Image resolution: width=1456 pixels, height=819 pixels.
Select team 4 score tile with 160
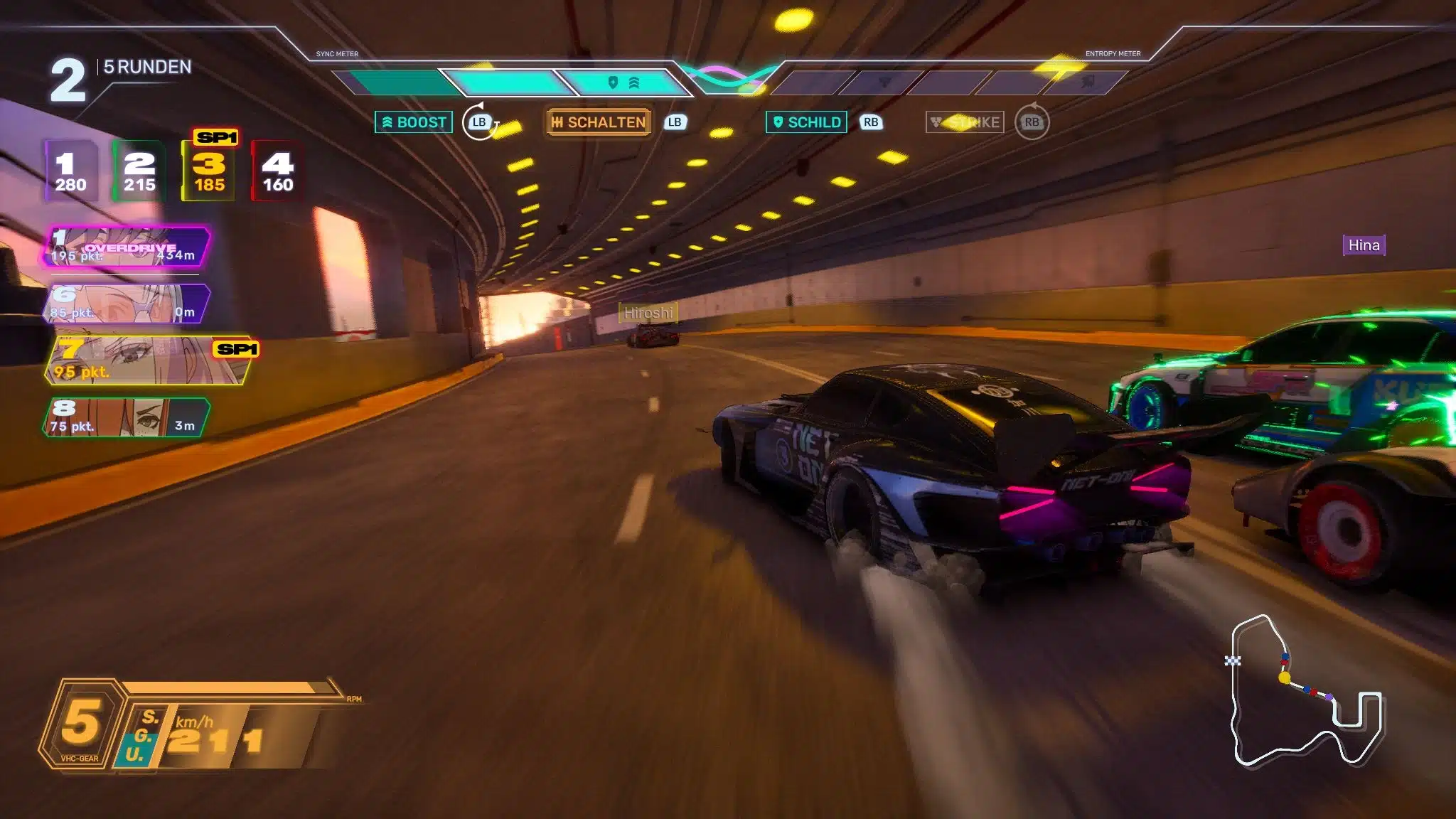click(x=277, y=171)
